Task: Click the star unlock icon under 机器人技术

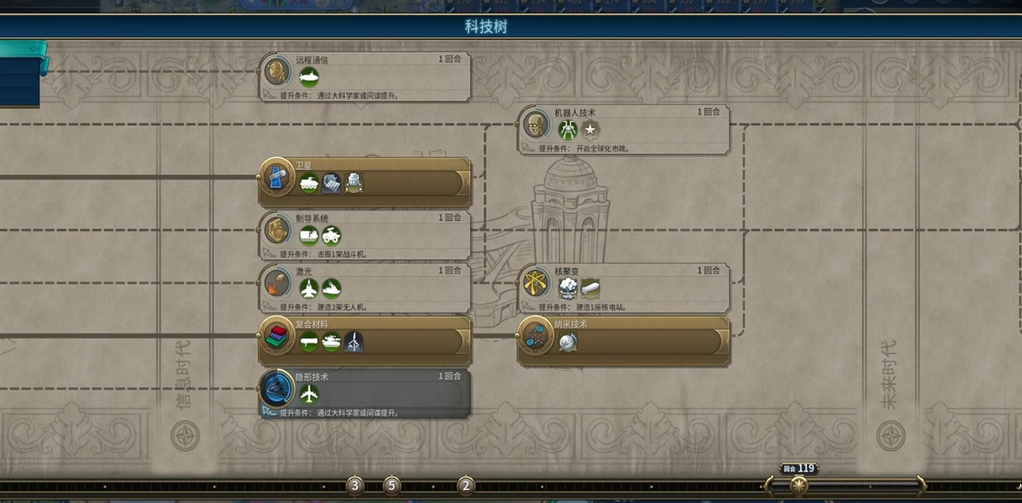Action: pos(590,130)
